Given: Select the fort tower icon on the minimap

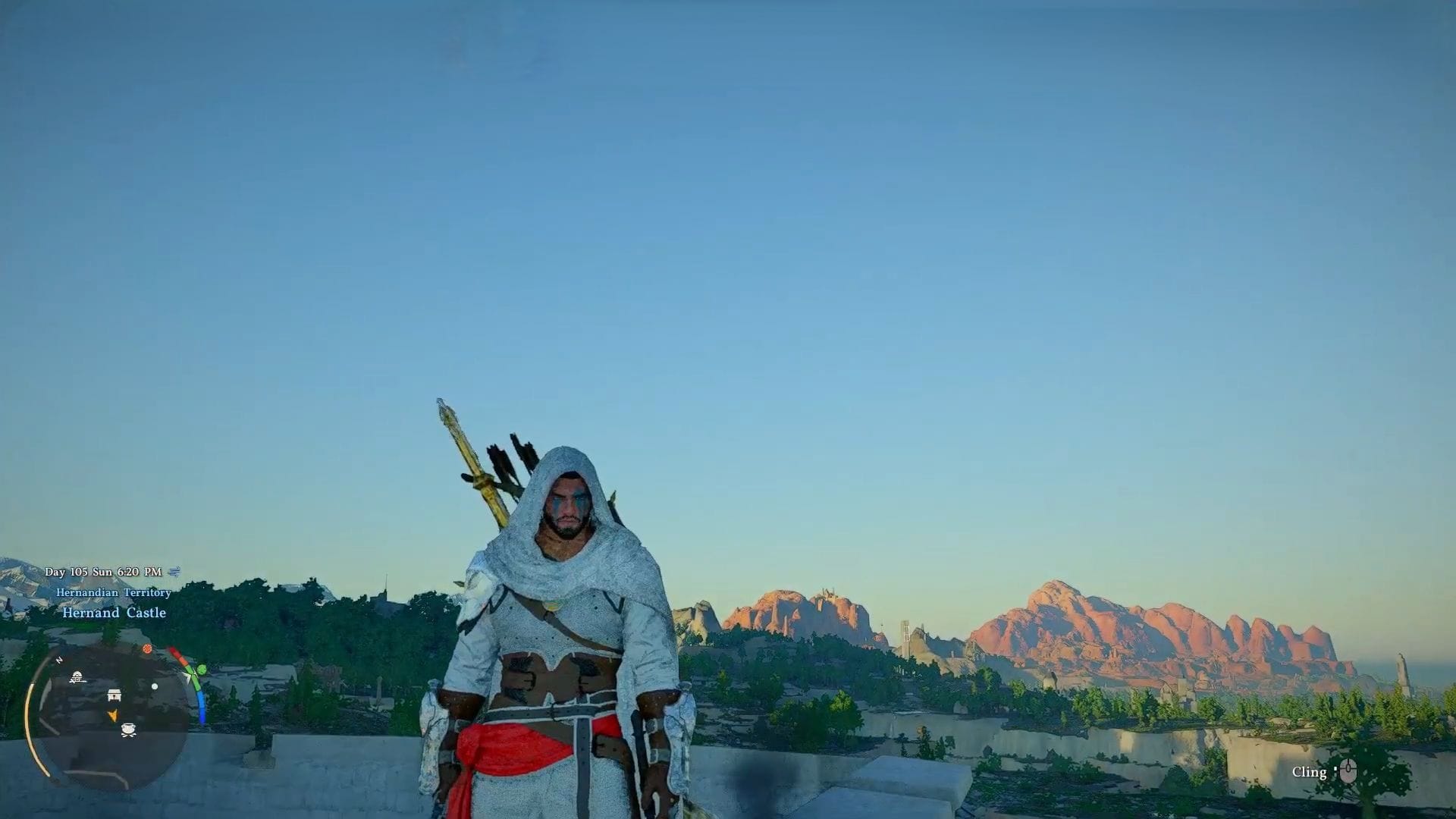Looking at the screenshot, I should click(x=77, y=677).
